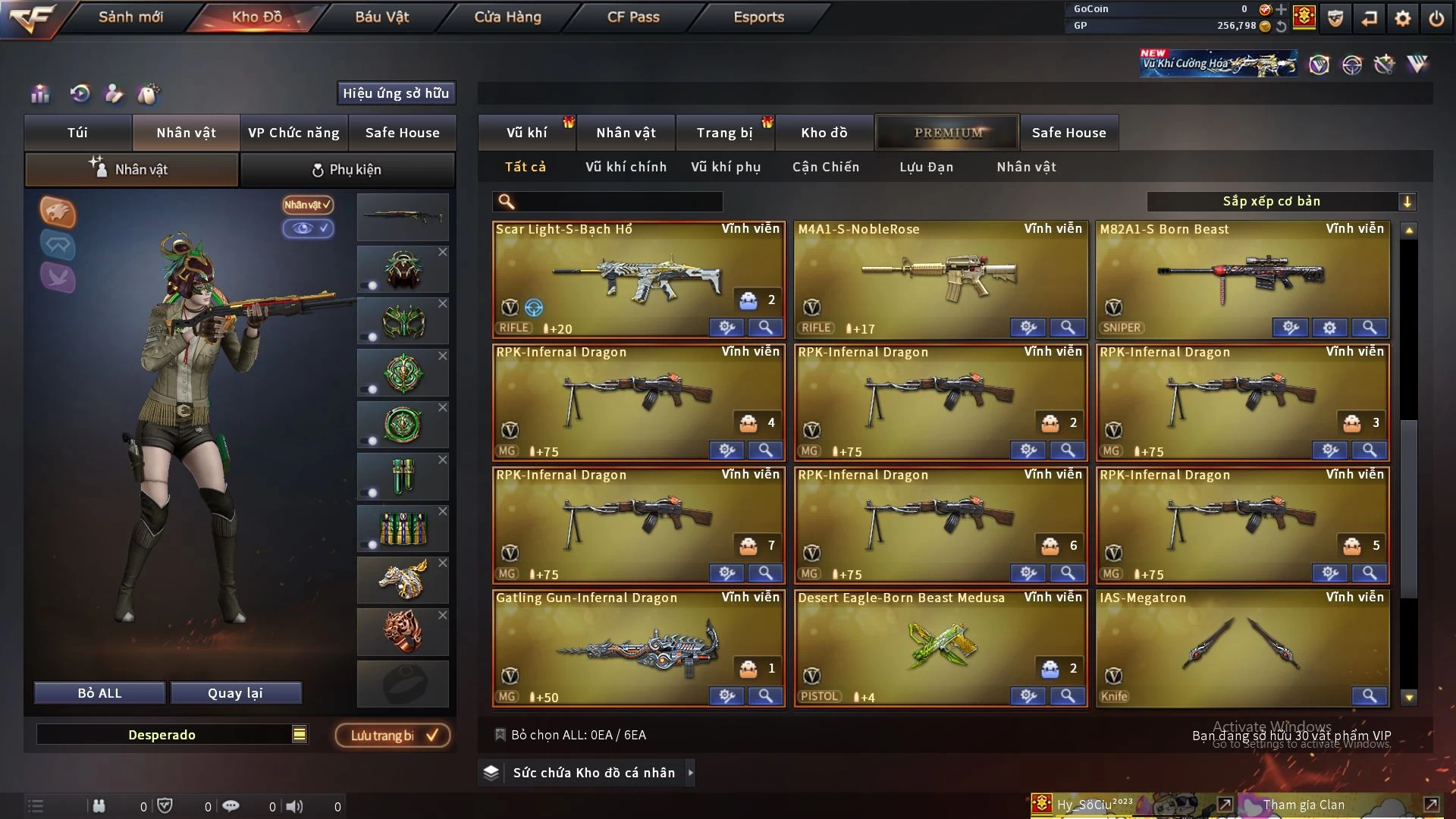Click the Bỏ ALL button
This screenshot has height=819, width=1456.
coord(99,693)
